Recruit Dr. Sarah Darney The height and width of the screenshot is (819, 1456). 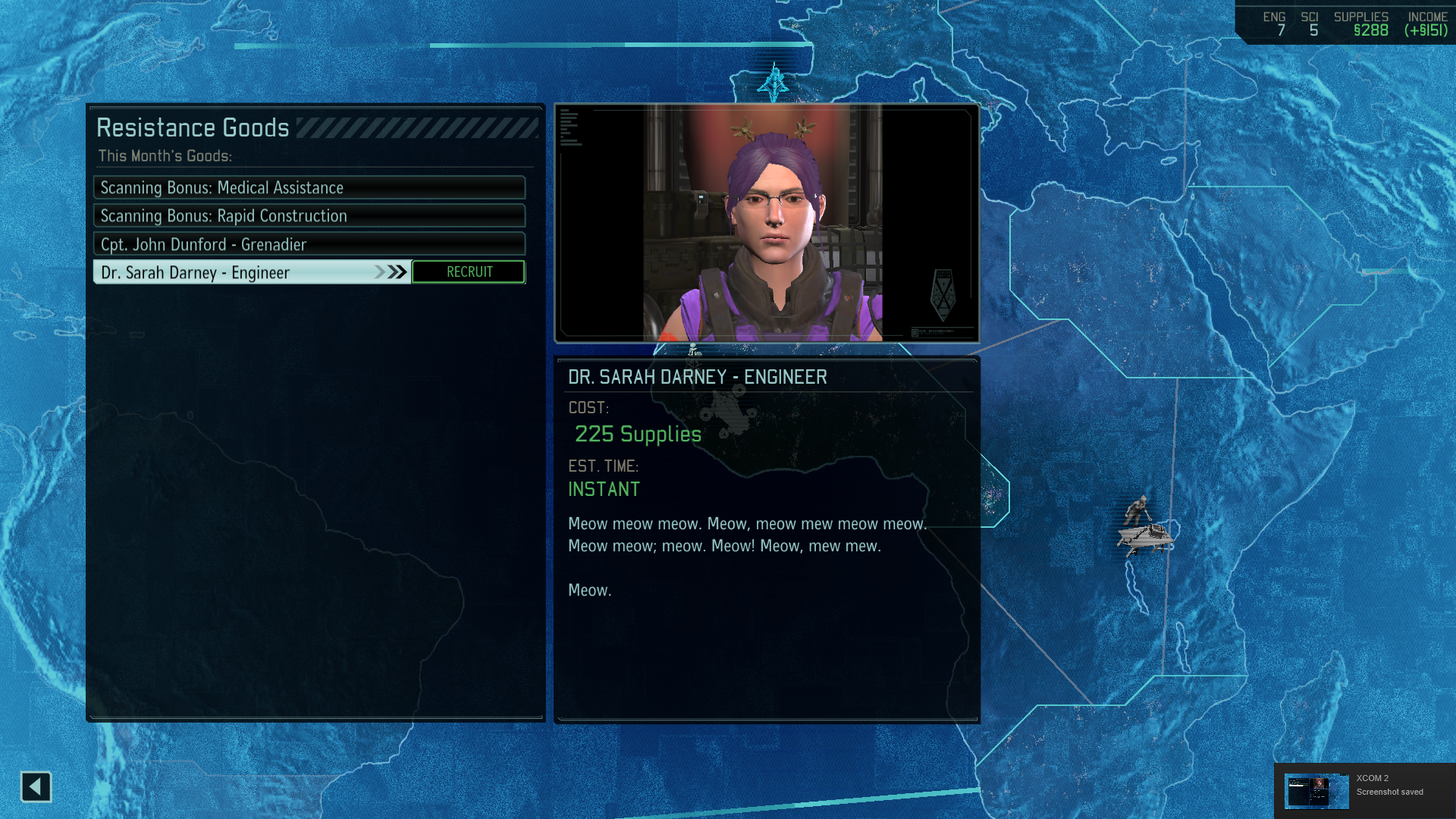tap(469, 272)
